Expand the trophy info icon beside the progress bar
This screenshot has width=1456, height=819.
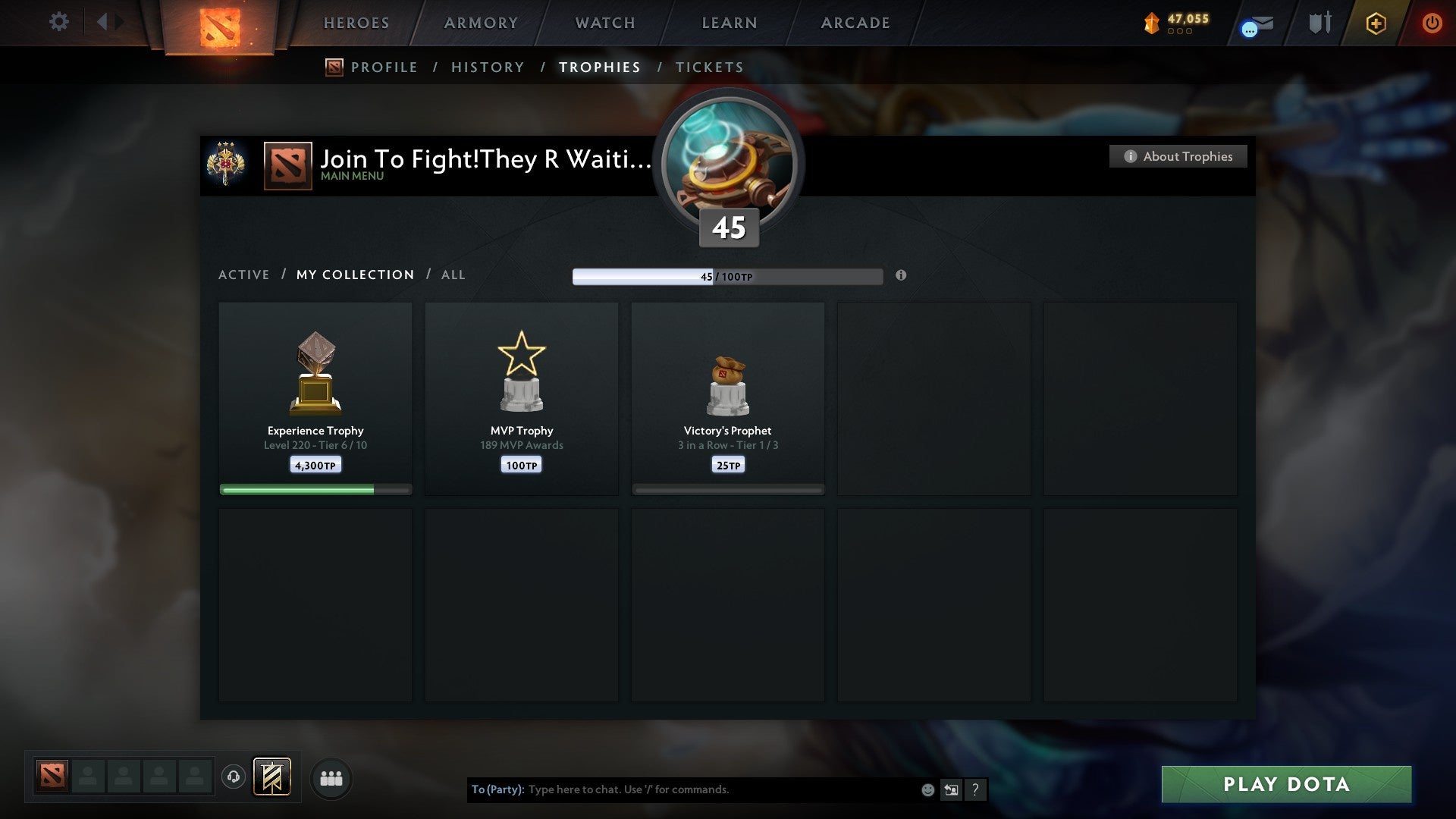point(901,276)
